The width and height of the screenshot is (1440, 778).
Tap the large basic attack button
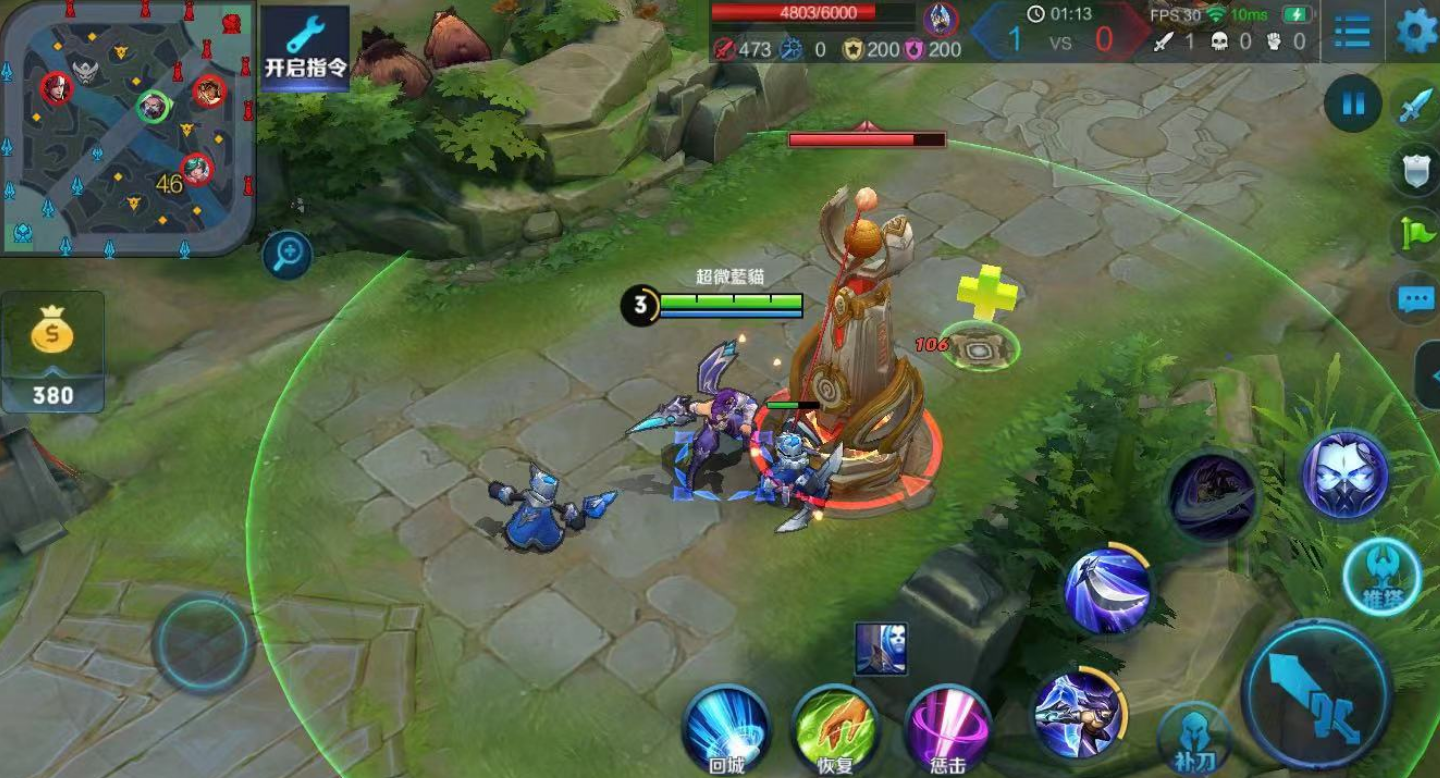[1316, 695]
